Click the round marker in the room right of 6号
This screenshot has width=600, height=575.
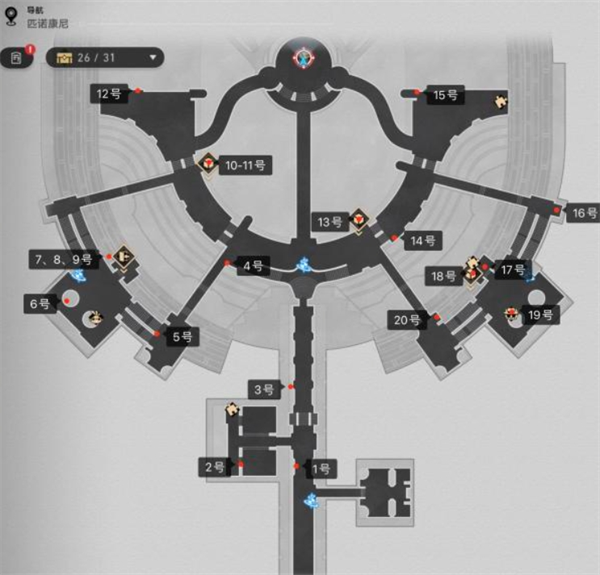click(95, 318)
